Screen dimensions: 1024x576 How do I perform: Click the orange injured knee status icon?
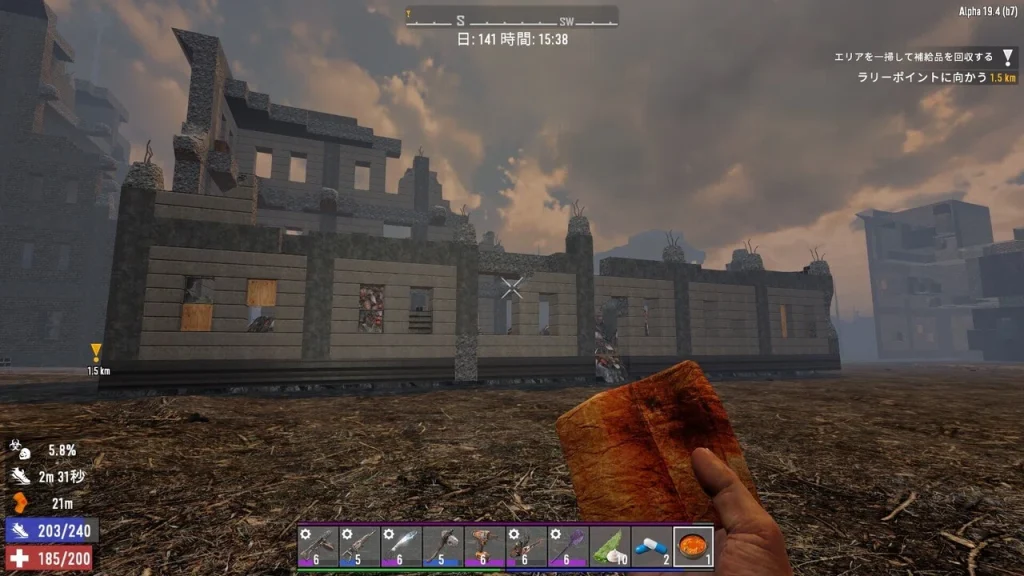pos(20,503)
